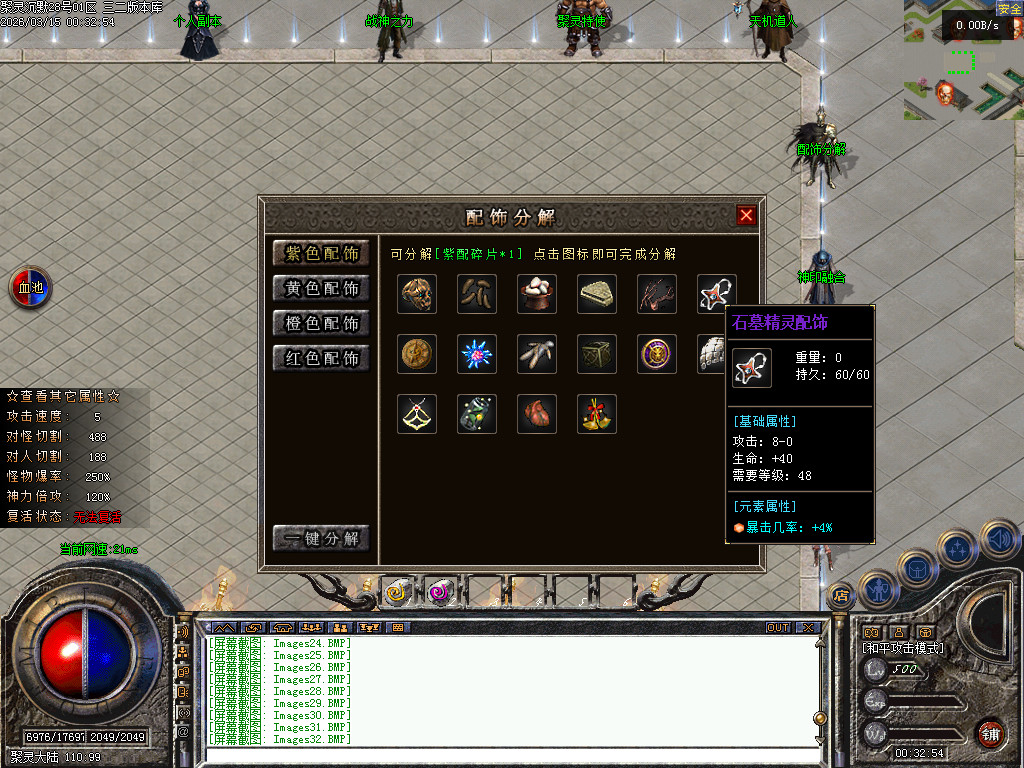The image size is (1024, 768).
Task: Choose the red heart accessory
Action: pos(537,414)
